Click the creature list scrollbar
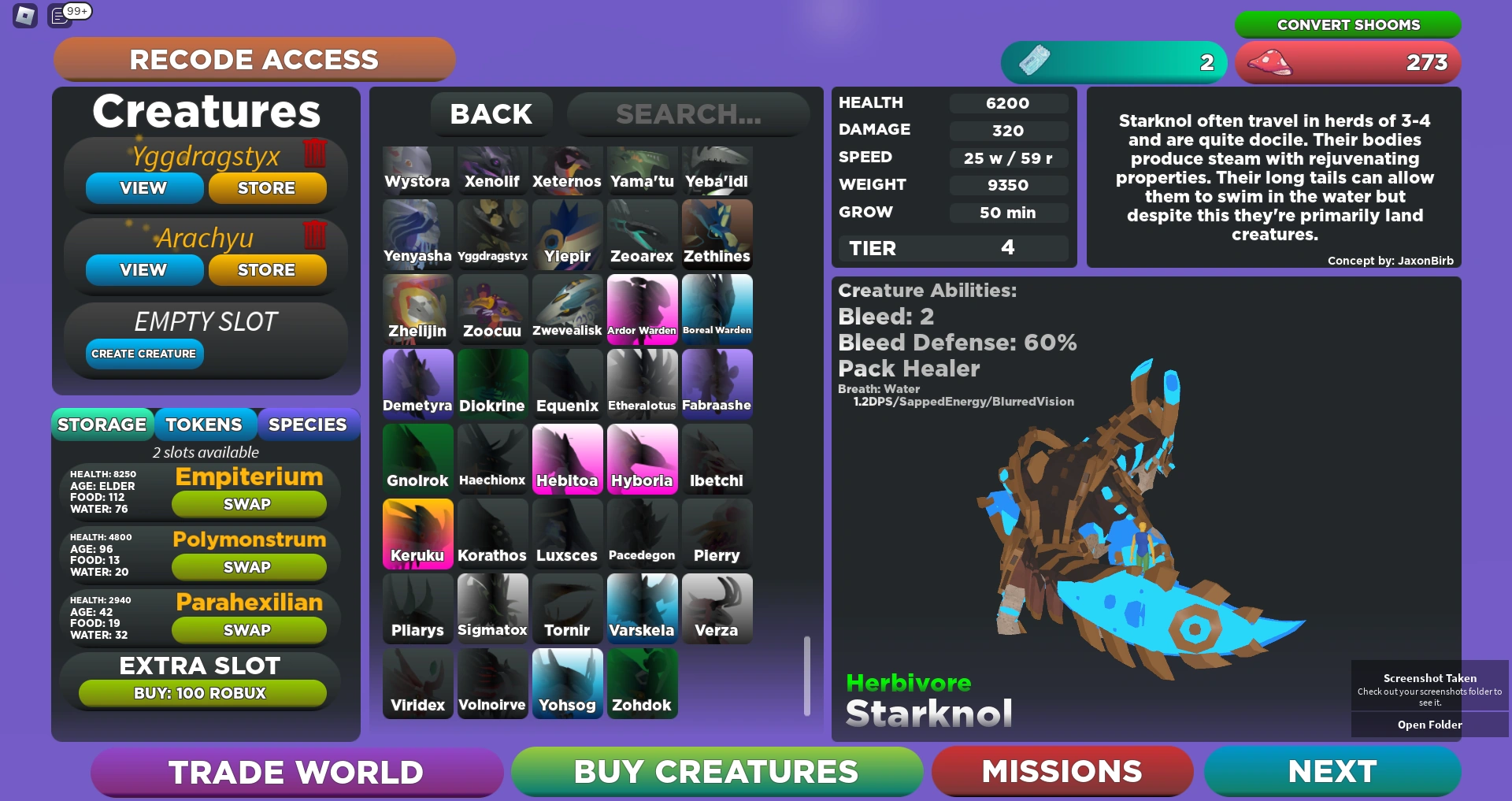1512x801 pixels. click(806, 674)
